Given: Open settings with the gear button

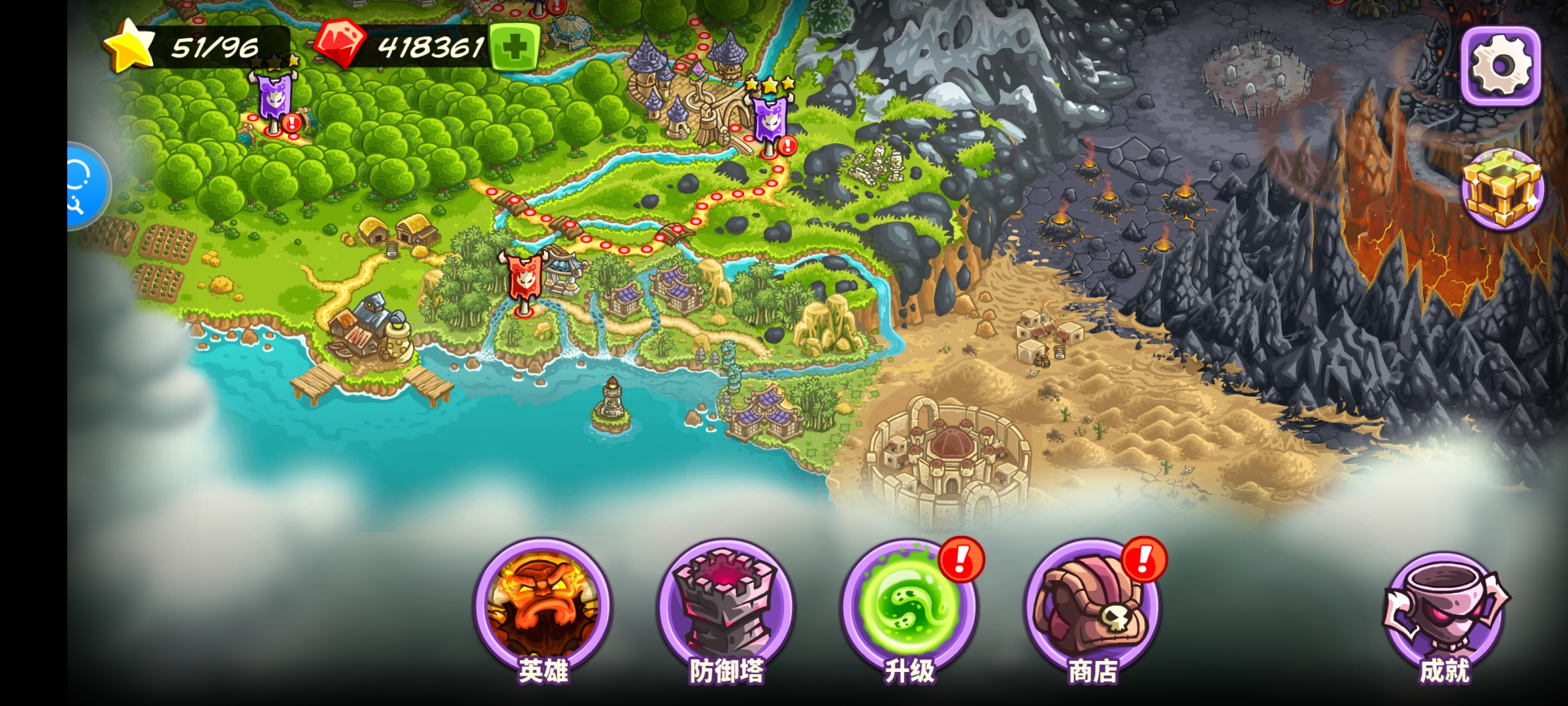Looking at the screenshot, I should tap(1501, 66).
